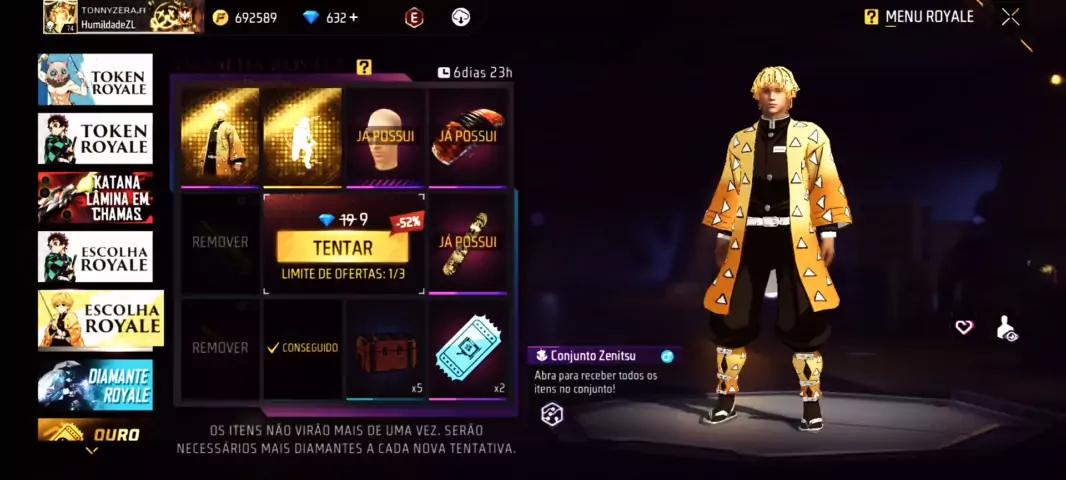1066x480 pixels.
Task: Open the player profile banner
Action: (x=123, y=17)
